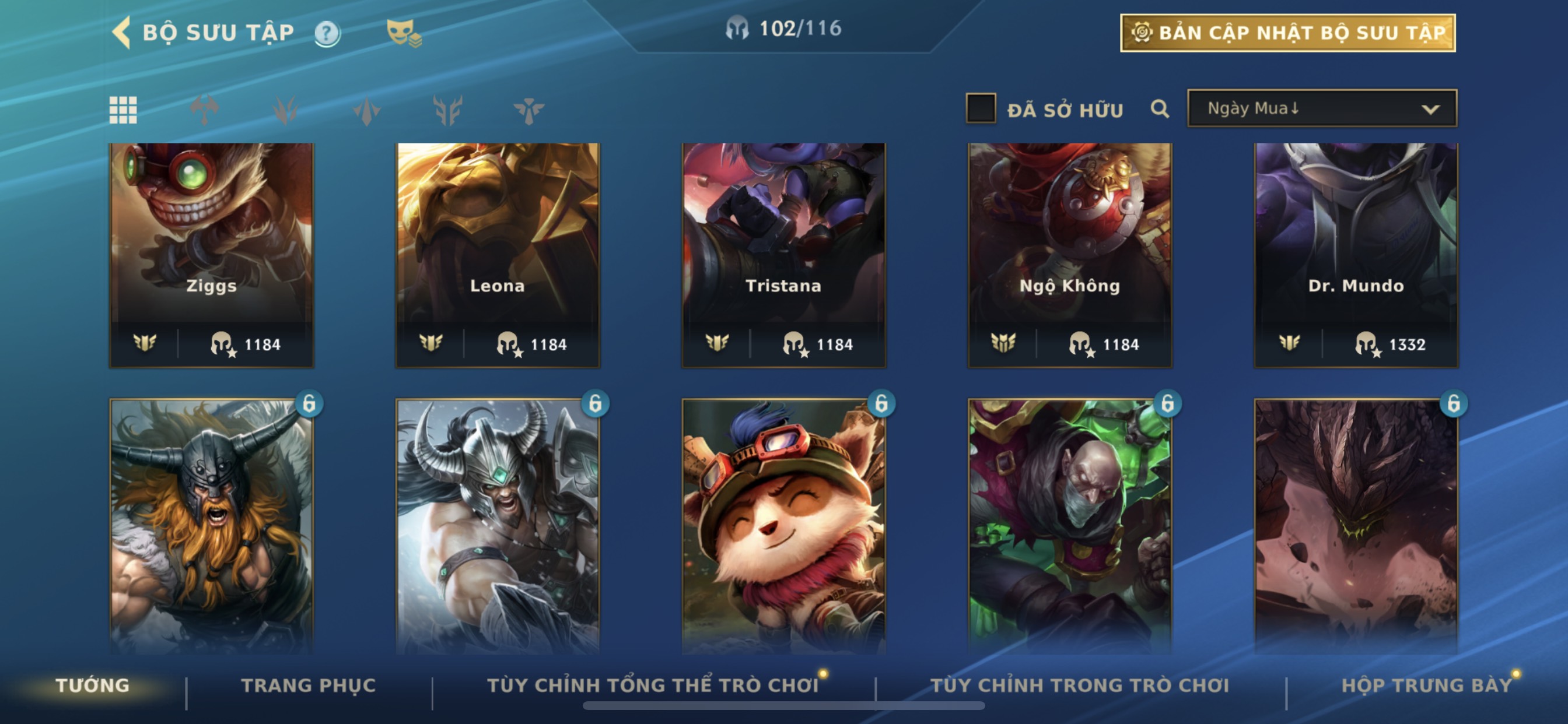Open the champion search magnifier
This screenshot has width=1568, height=724.
click(x=1160, y=109)
